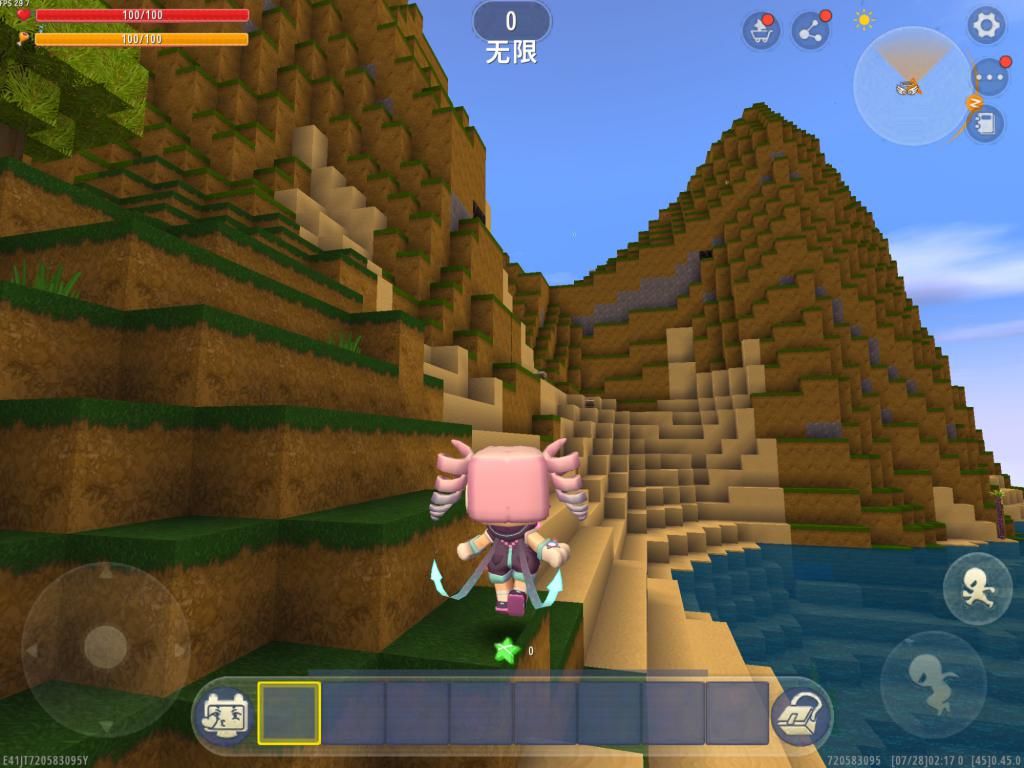
Task: Open the circular minimap
Action: point(911,86)
